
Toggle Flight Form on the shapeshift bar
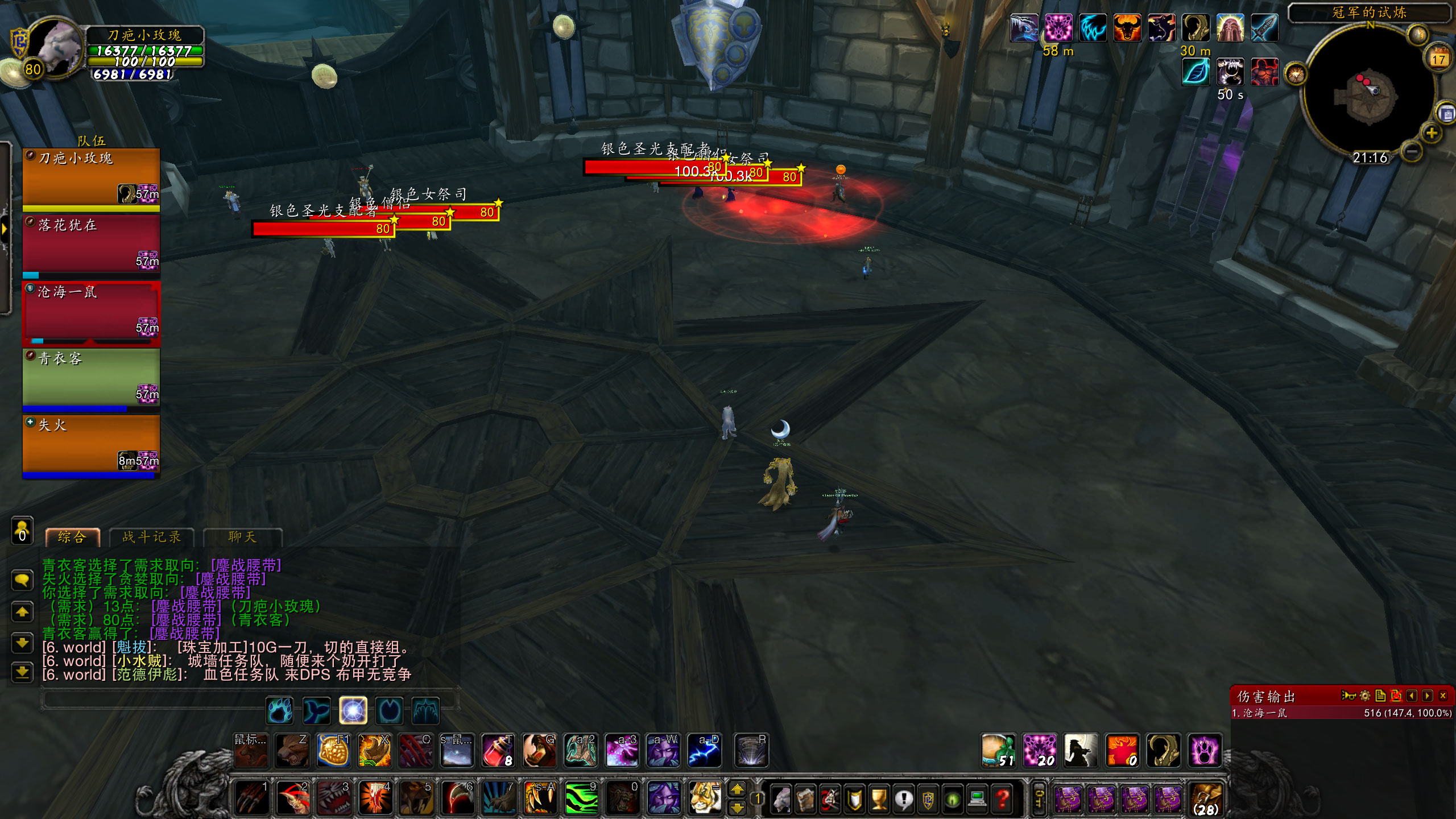click(427, 711)
